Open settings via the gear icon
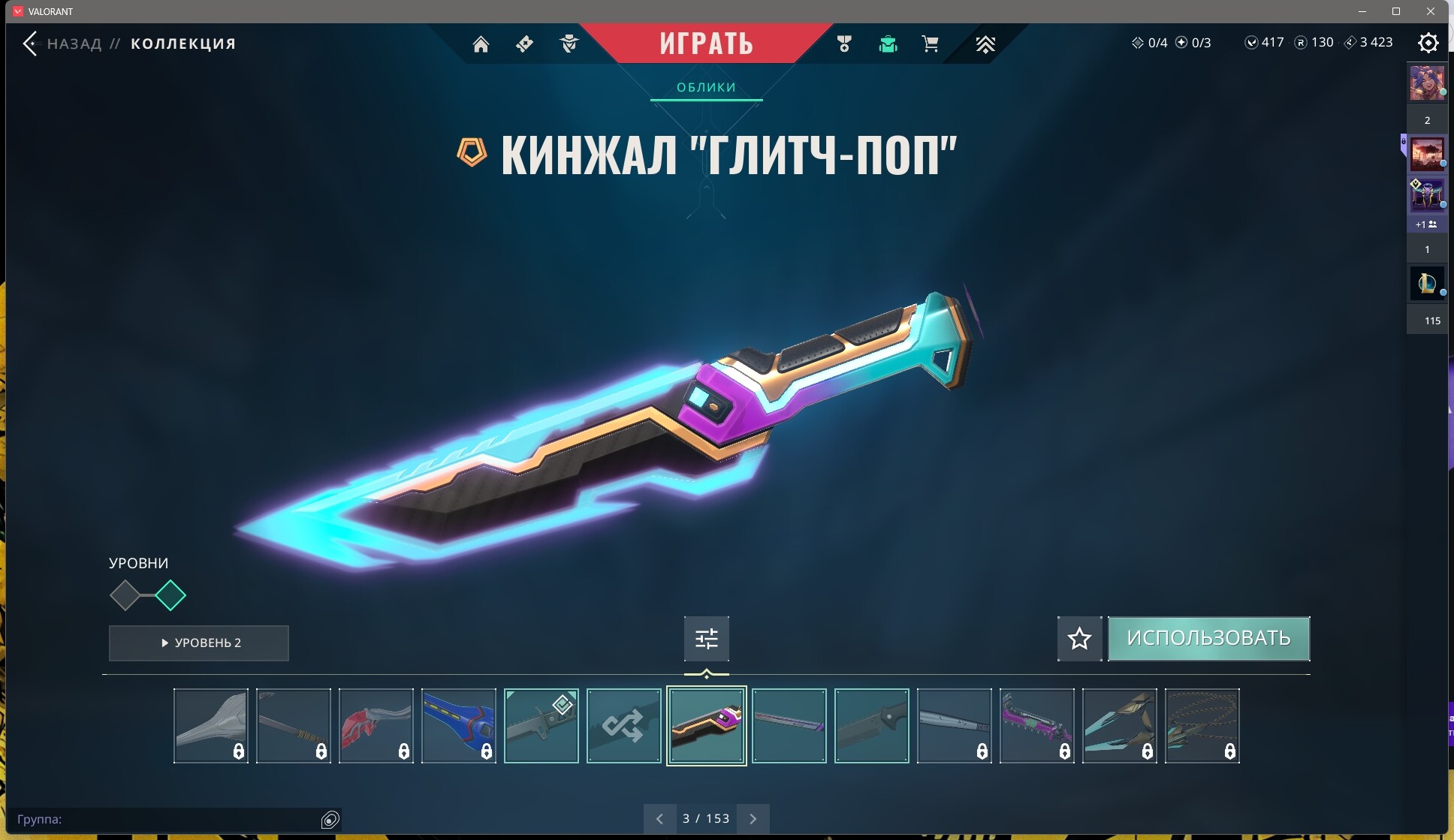 (1428, 43)
